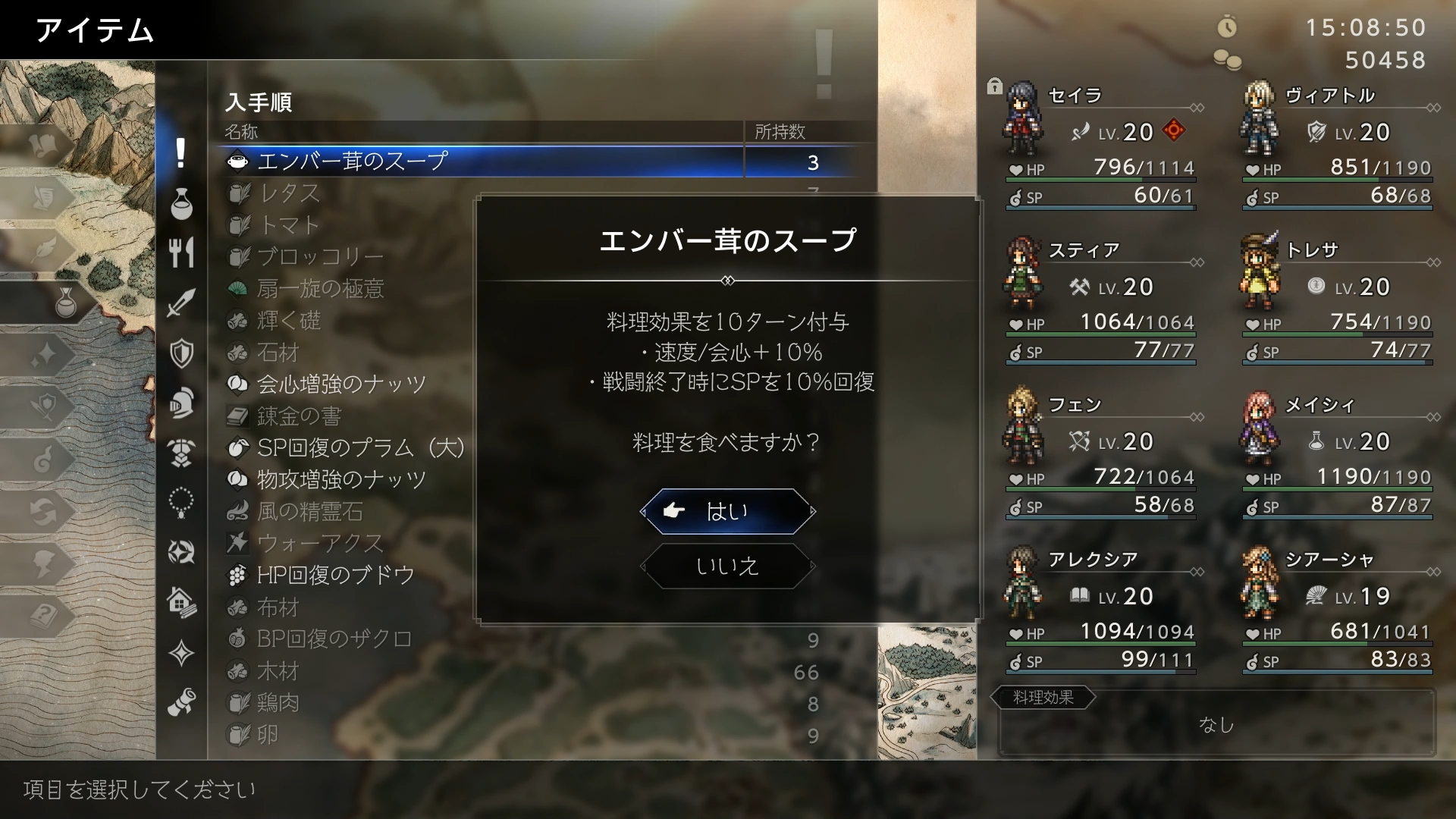Open the accessory necklace category icon

tap(180, 503)
